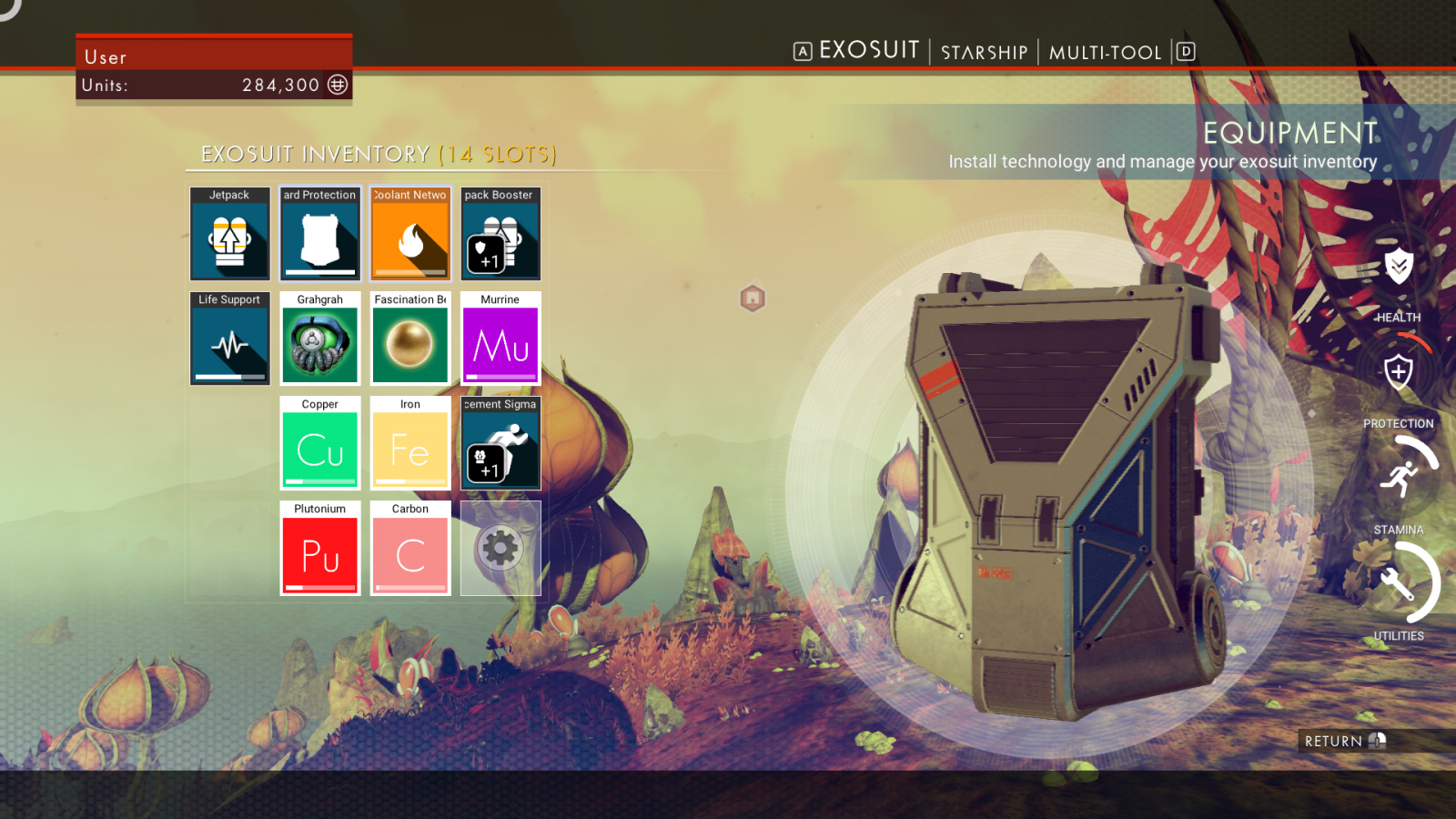This screenshot has height=819, width=1456.
Task: Click the wrench Utilities indicator
Action: click(1400, 583)
